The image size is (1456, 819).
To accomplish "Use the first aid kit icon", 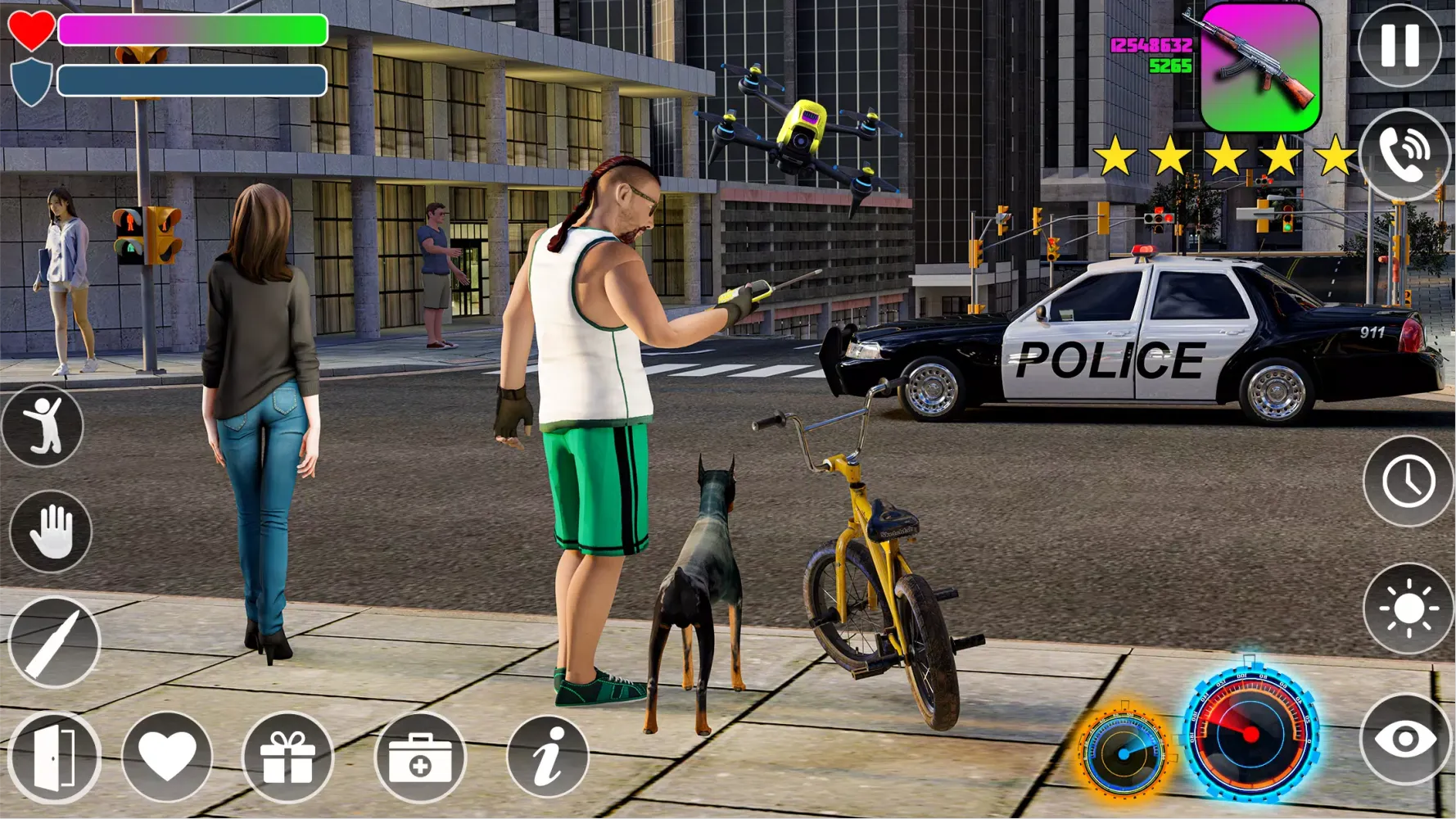I will pyautogui.click(x=418, y=760).
